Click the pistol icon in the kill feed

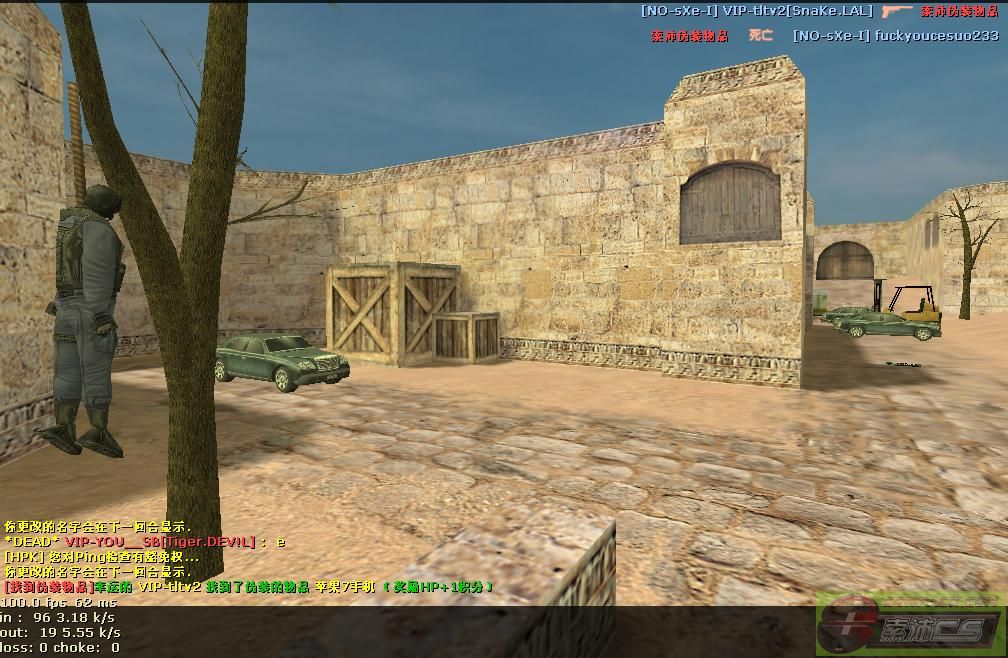[x=897, y=10]
